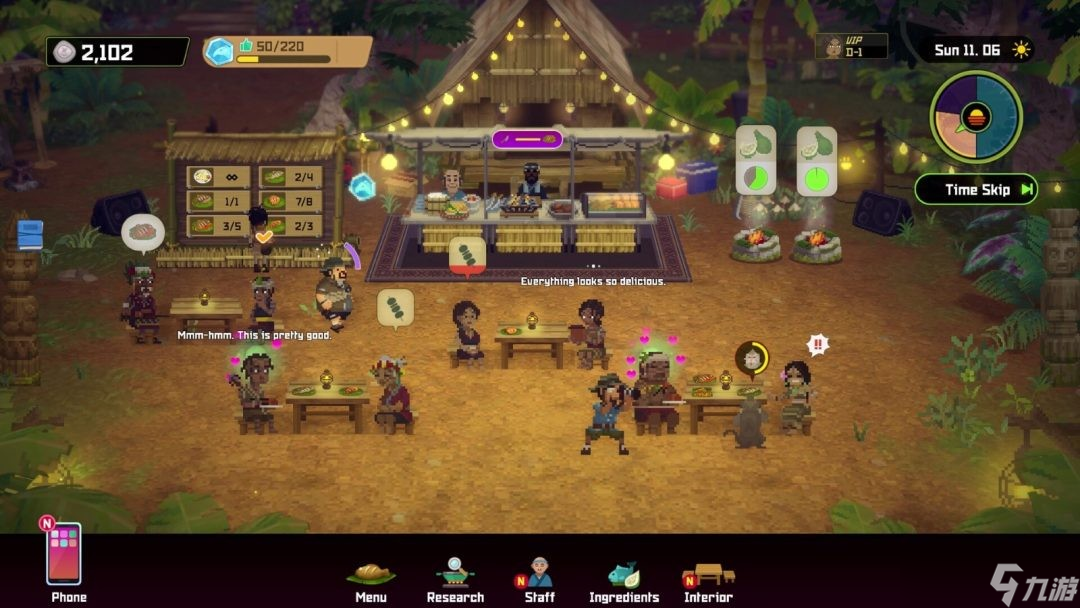Image resolution: width=1080 pixels, height=608 pixels.
Task: Activate the Time Skip button
Action: tap(976, 189)
